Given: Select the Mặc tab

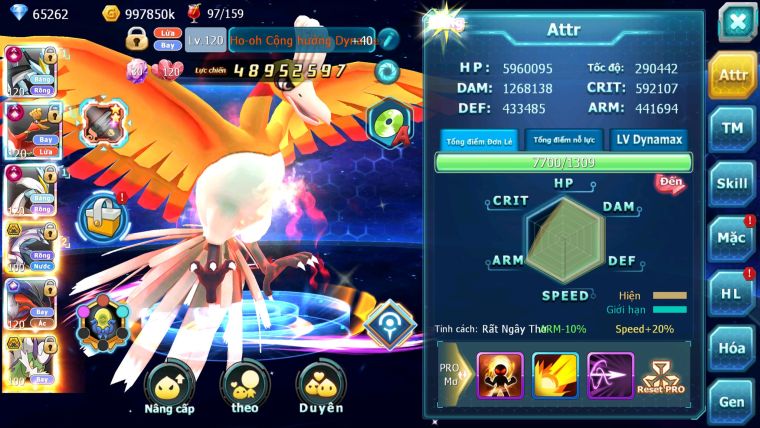Looking at the screenshot, I should pyautogui.click(x=733, y=238).
